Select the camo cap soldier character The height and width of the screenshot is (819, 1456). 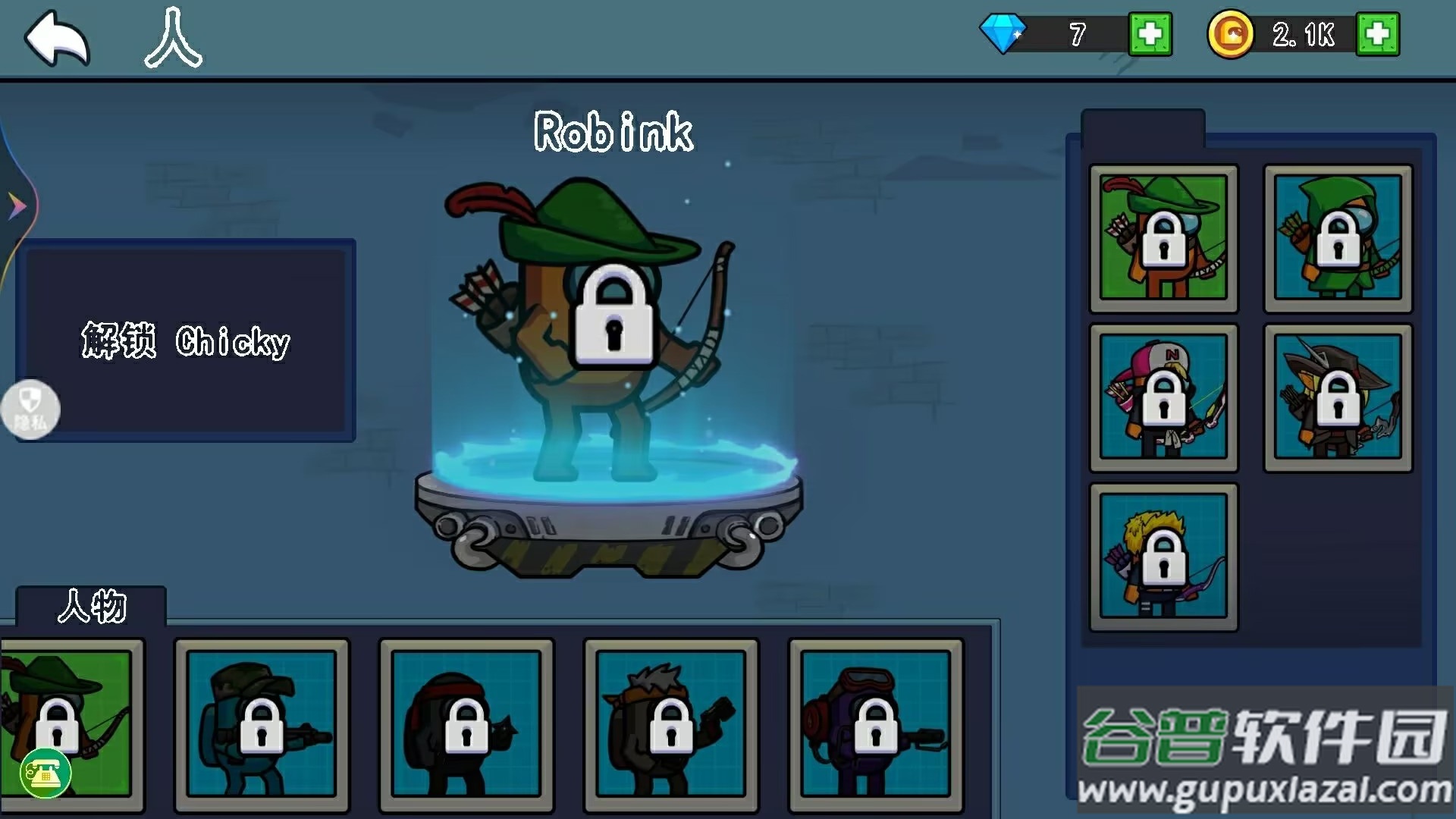(262, 724)
